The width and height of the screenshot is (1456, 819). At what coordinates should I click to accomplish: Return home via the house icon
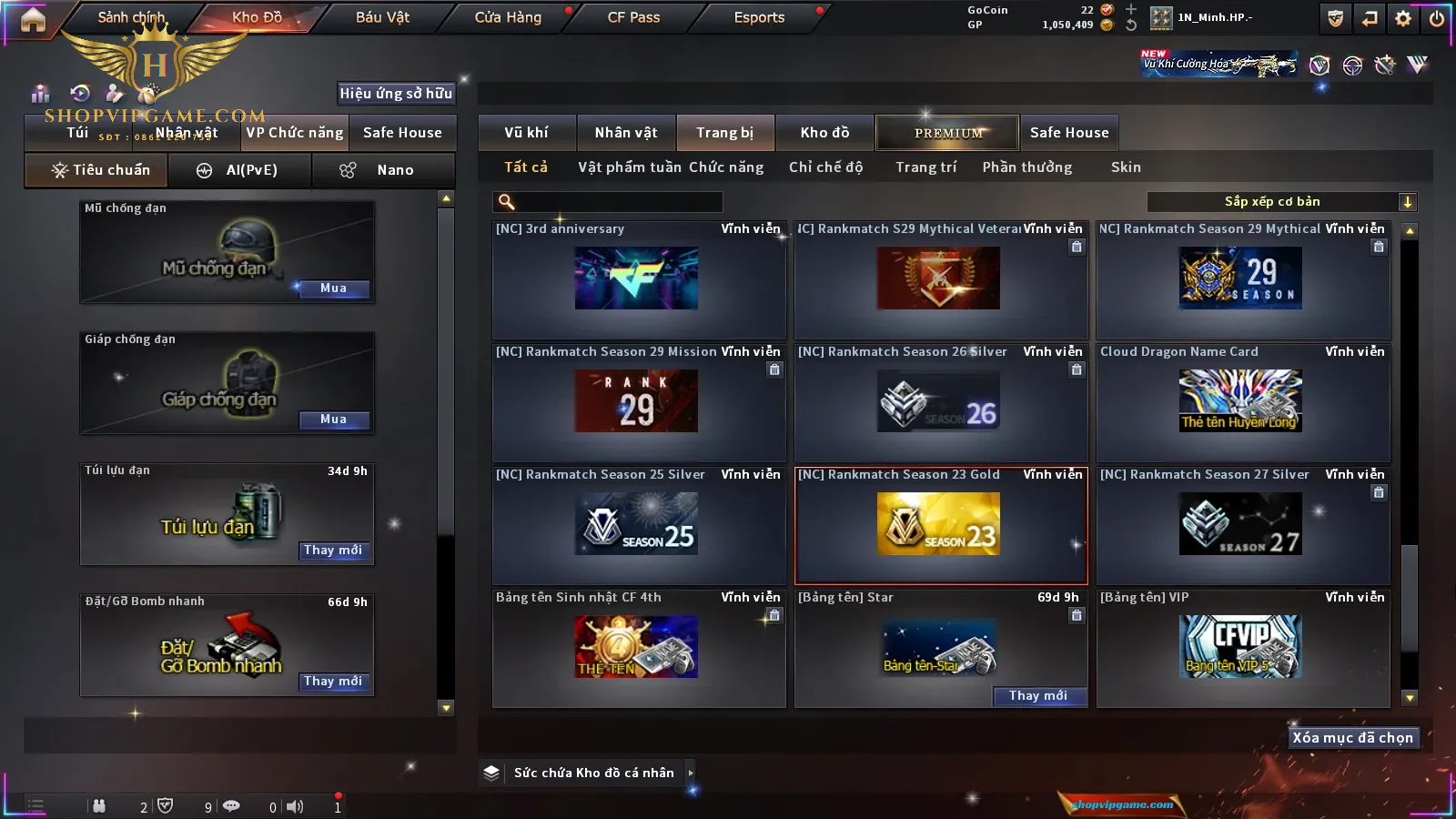[33, 19]
